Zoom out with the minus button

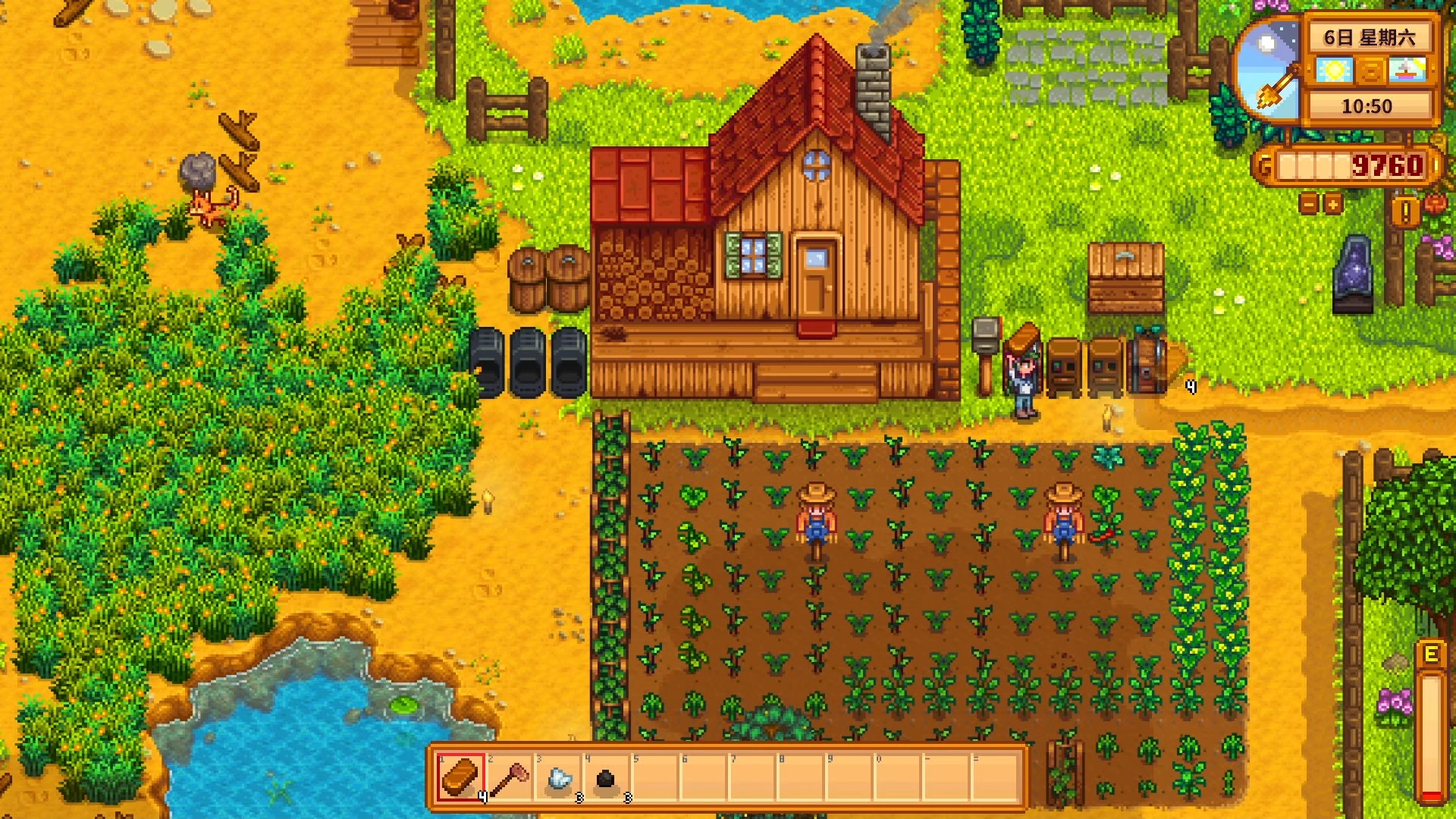point(1309,203)
